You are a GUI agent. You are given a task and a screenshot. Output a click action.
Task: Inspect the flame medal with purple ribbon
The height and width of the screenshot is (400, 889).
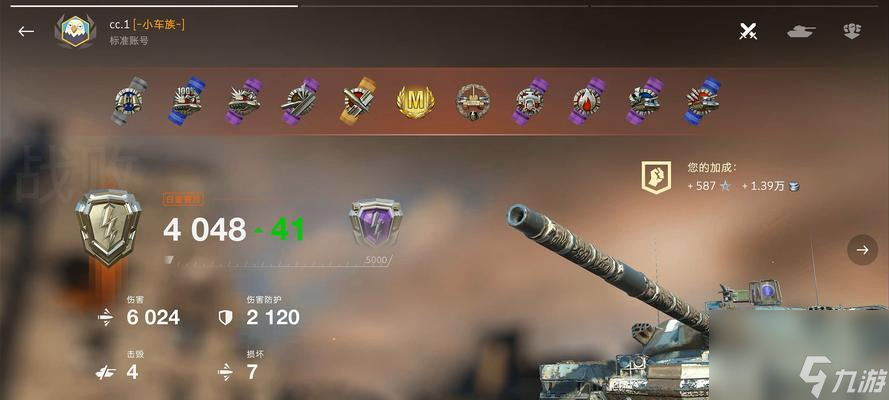[x=587, y=101]
